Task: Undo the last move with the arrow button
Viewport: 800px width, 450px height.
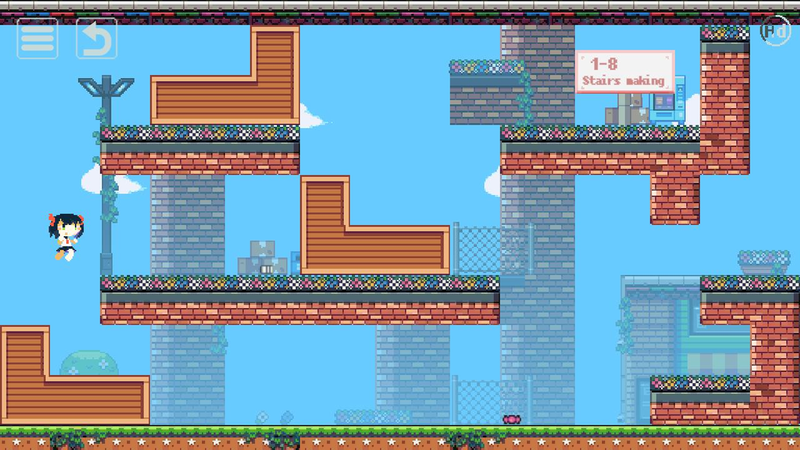Action: click(x=96, y=38)
